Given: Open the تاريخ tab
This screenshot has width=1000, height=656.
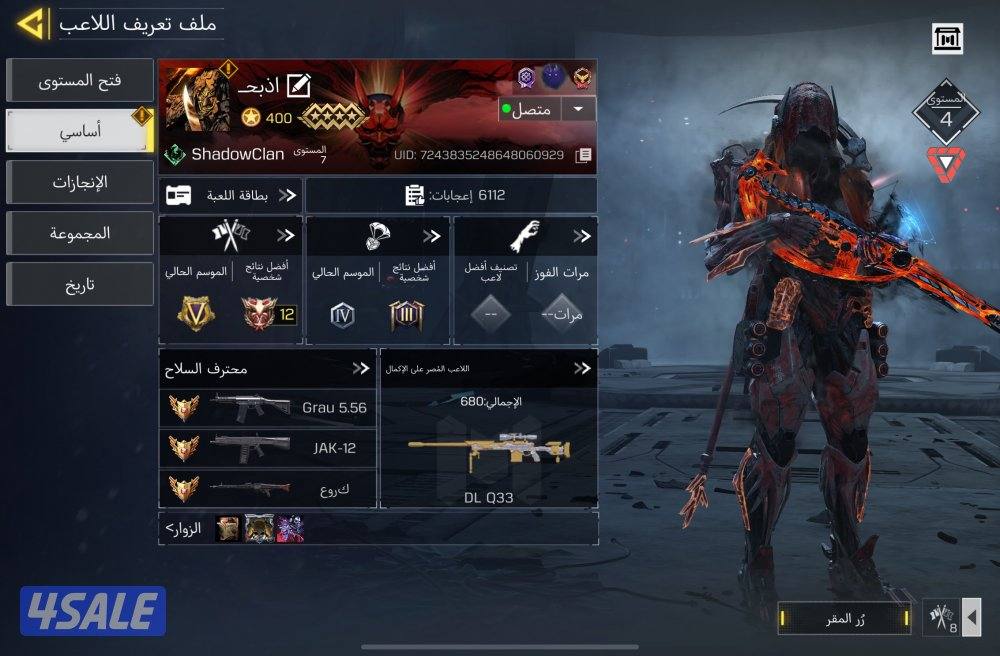Looking at the screenshot, I should pyautogui.click(x=80, y=285).
